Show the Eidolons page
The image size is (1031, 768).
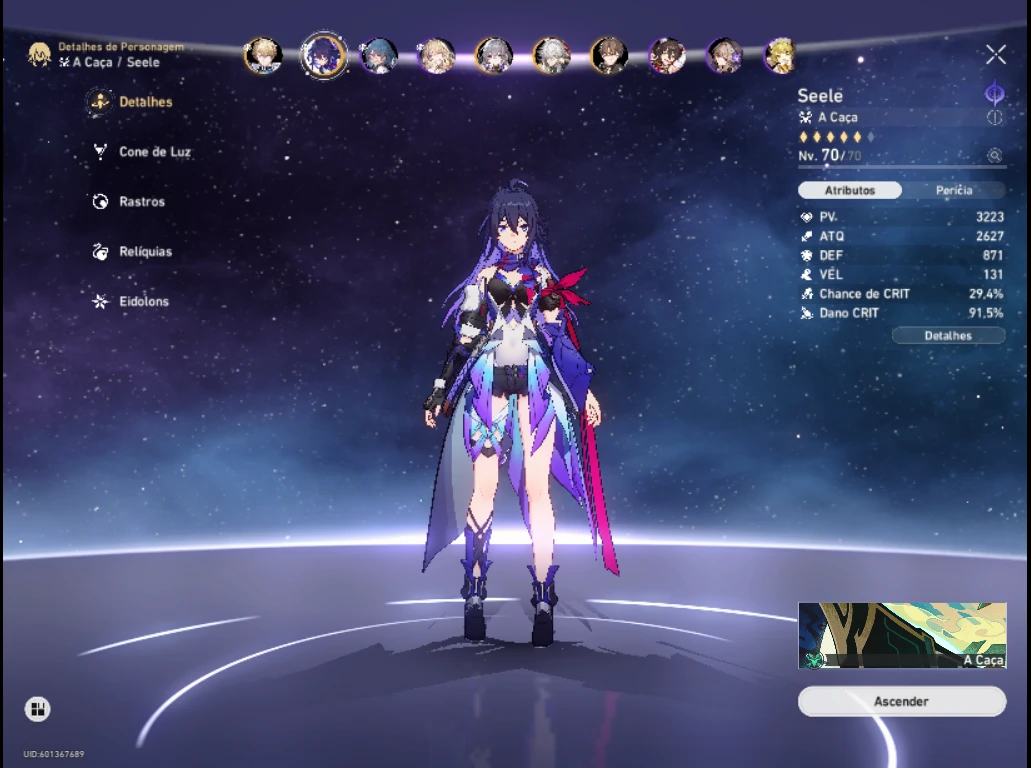click(143, 302)
